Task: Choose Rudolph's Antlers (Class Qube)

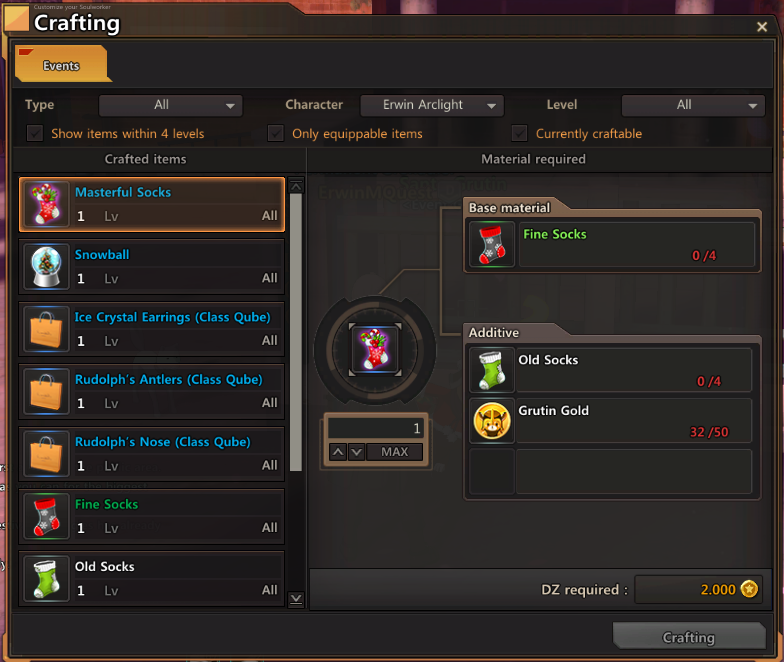Action: tap(152, 392)
